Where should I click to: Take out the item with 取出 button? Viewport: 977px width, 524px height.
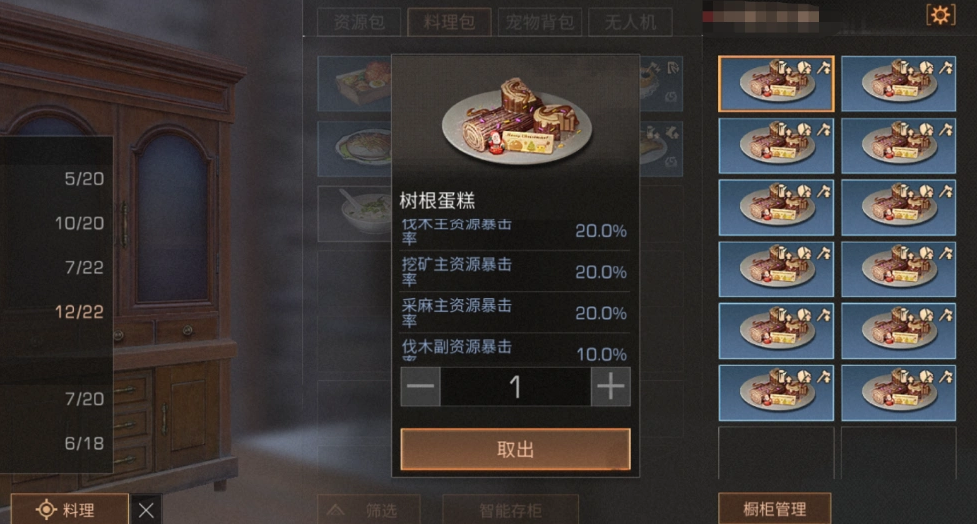(x=515, y=449)
